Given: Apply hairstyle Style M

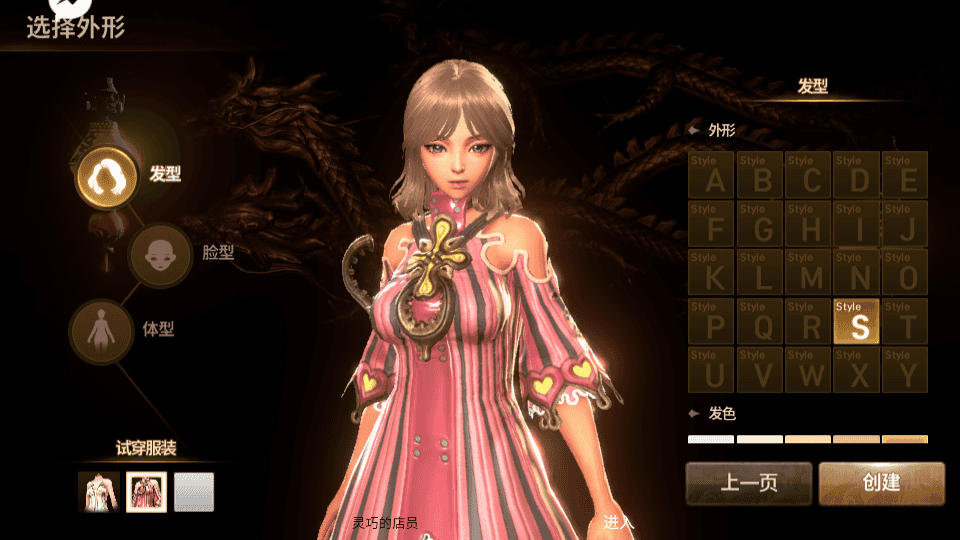Looking at the screenshot, I should point(808,272).
